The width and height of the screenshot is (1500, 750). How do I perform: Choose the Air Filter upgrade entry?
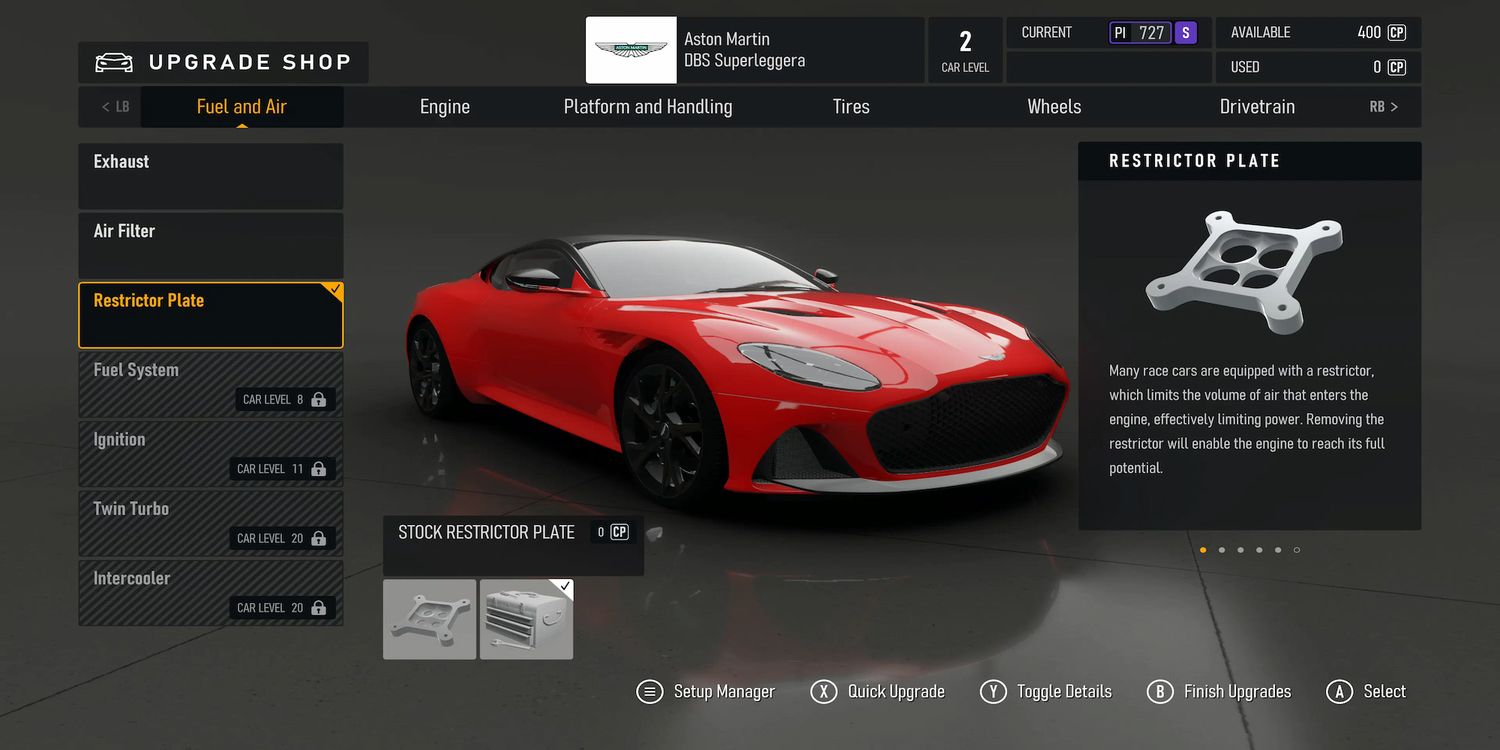211,245
